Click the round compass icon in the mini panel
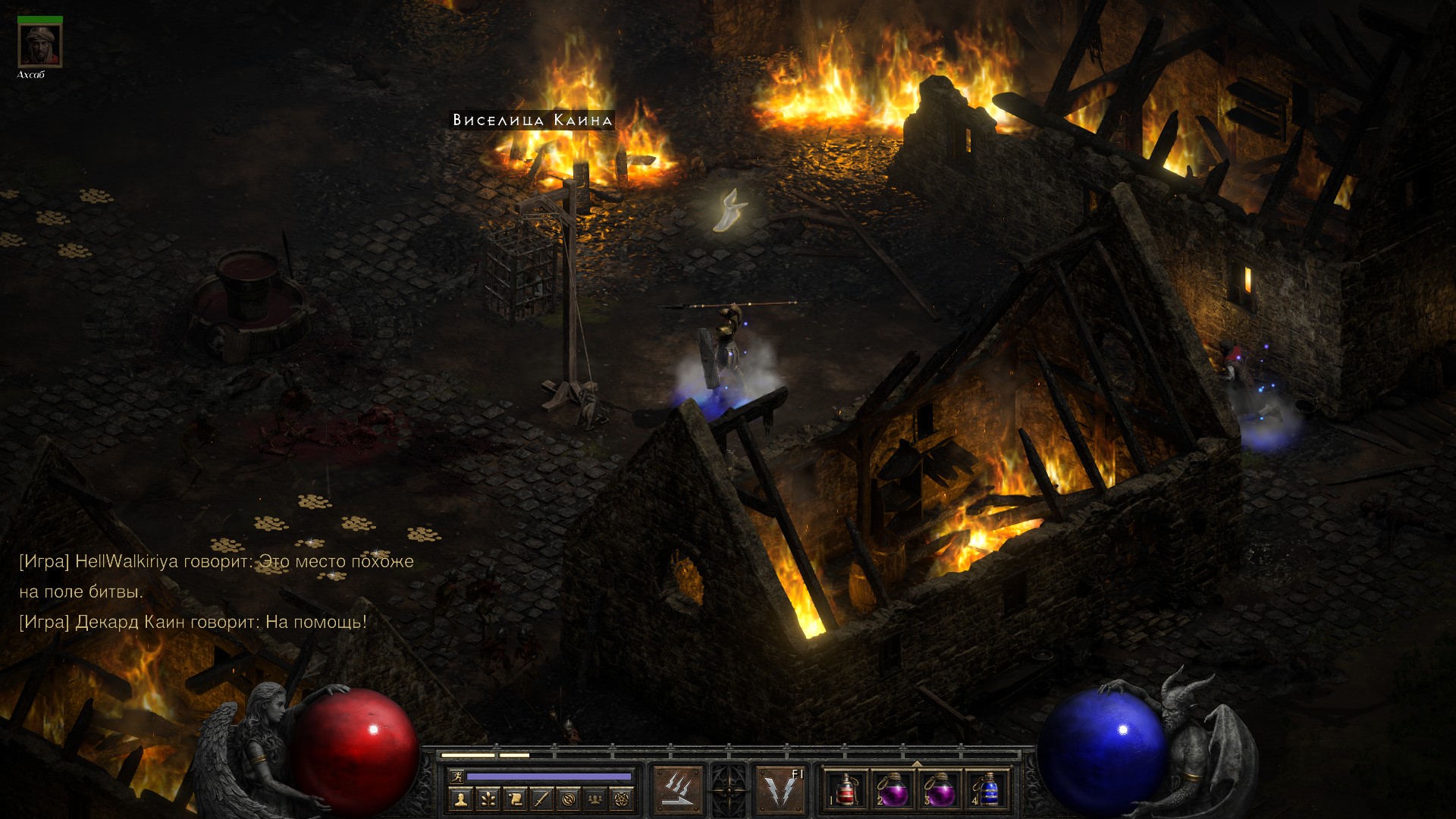The width and height of the screenshot is (1456, 819). [569, 799]
